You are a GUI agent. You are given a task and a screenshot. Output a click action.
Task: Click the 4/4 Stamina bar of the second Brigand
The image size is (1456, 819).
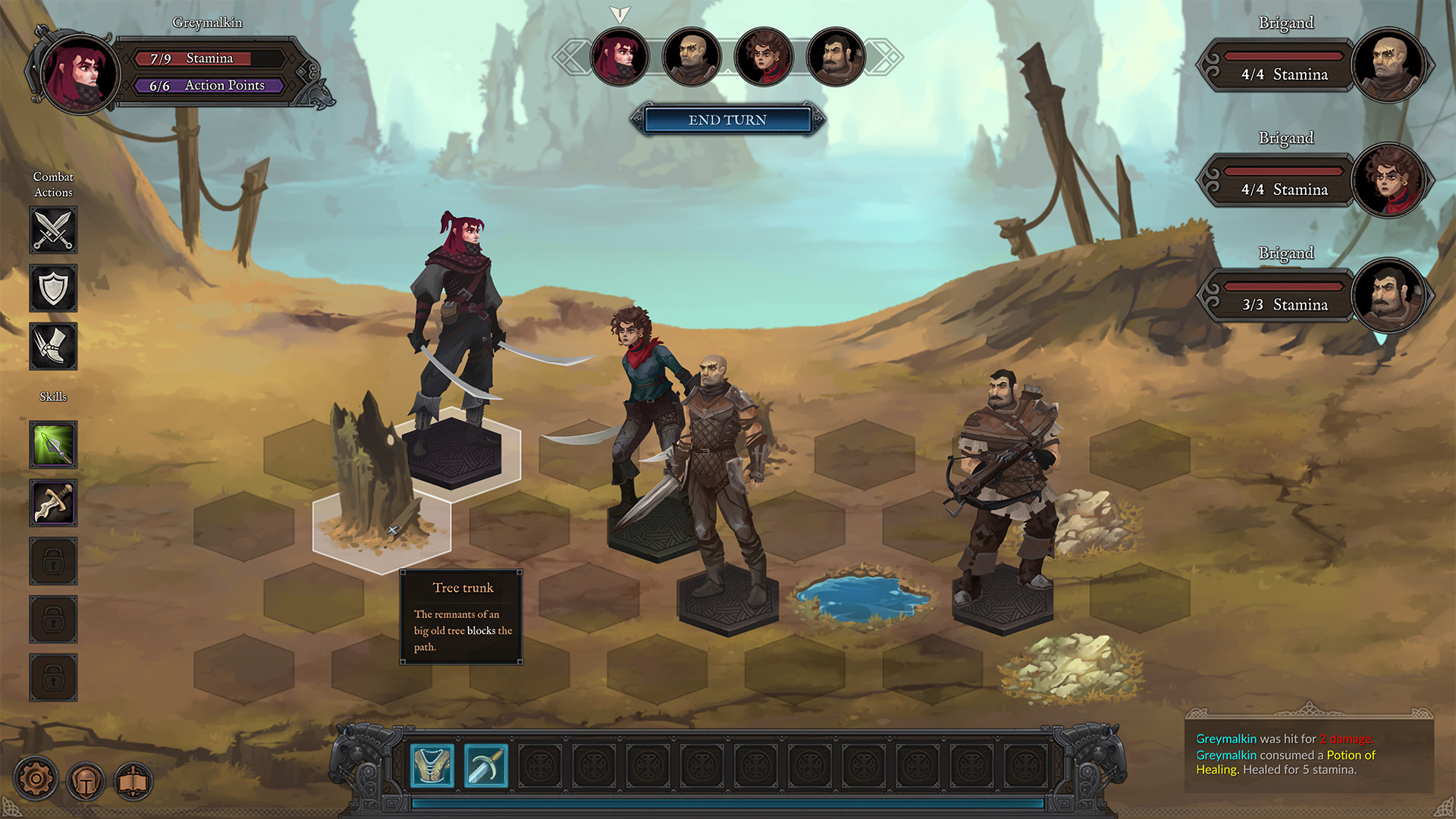tap(1282, 190)
